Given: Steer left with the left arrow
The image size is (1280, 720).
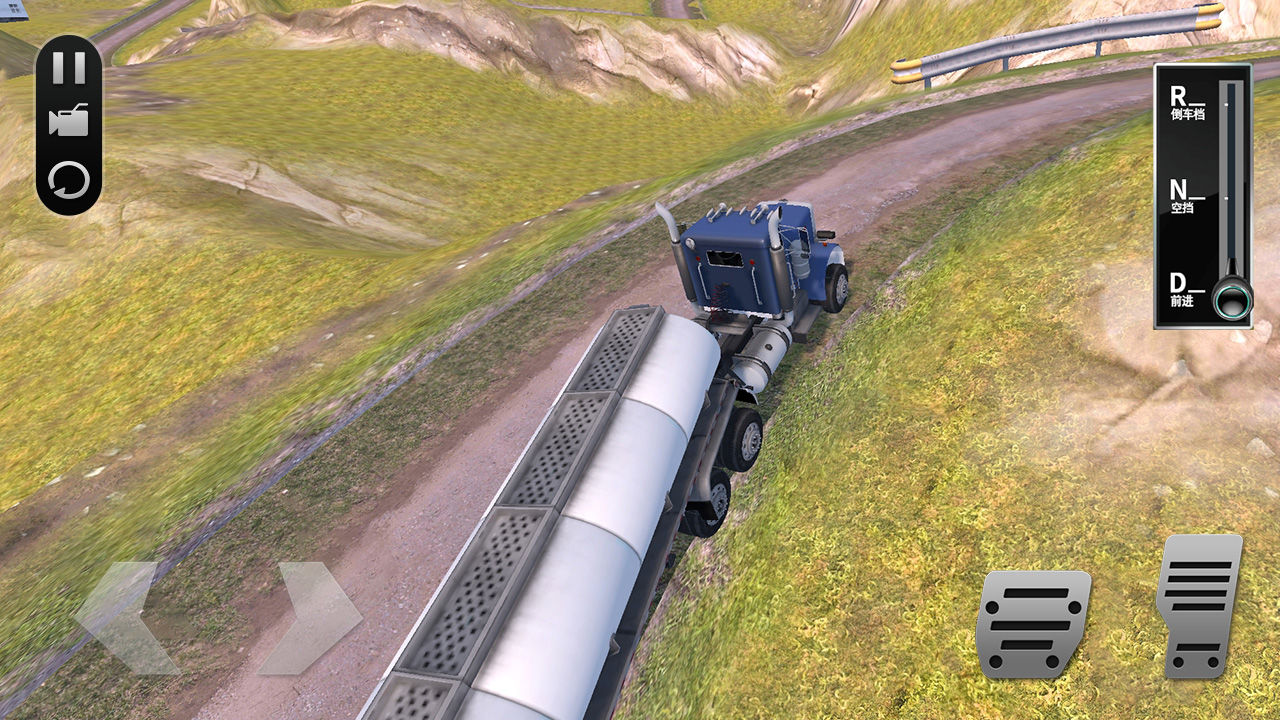Looking at the screenshot, I should click(125, 617).
